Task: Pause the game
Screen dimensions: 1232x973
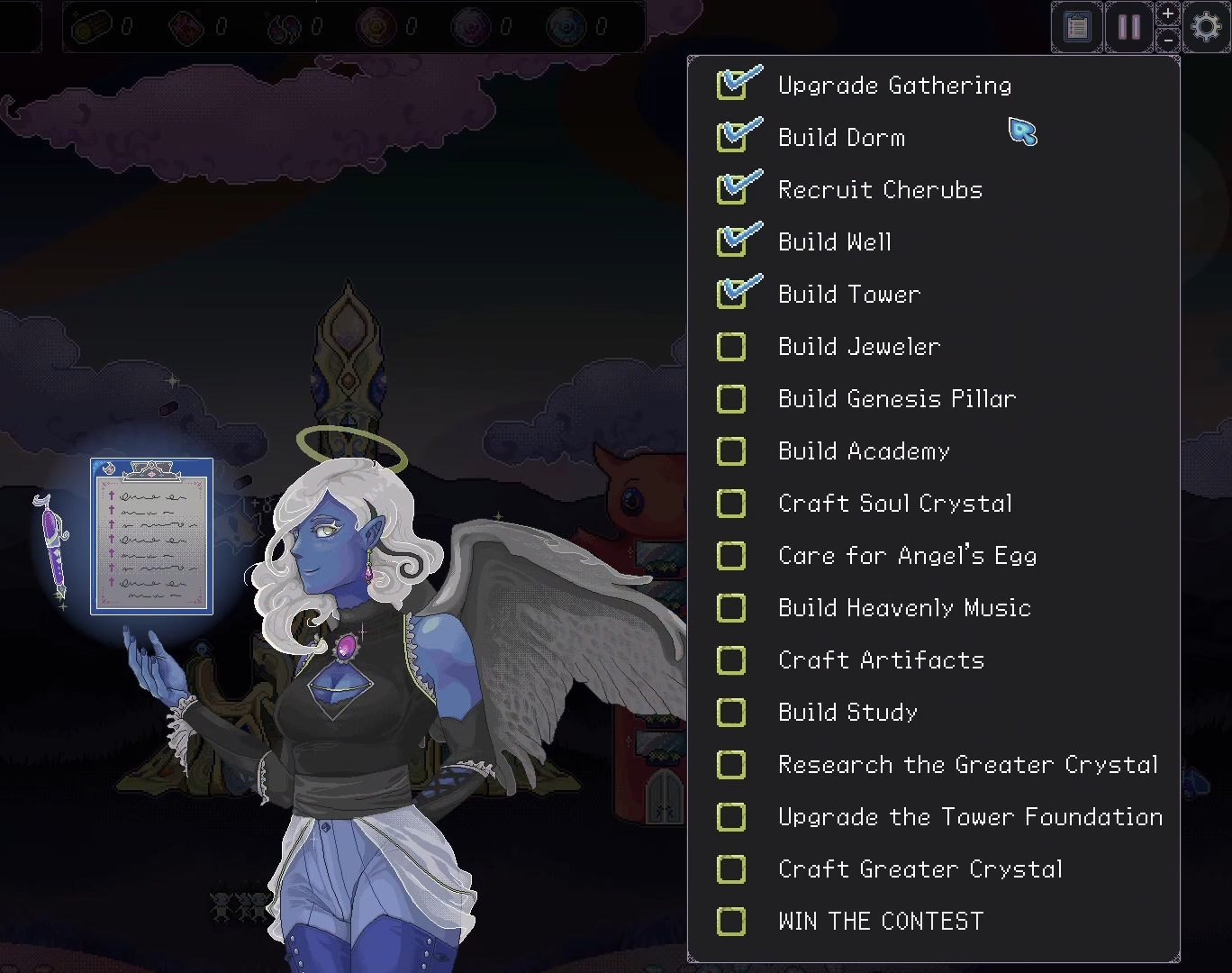Action: pos(1128,27)
